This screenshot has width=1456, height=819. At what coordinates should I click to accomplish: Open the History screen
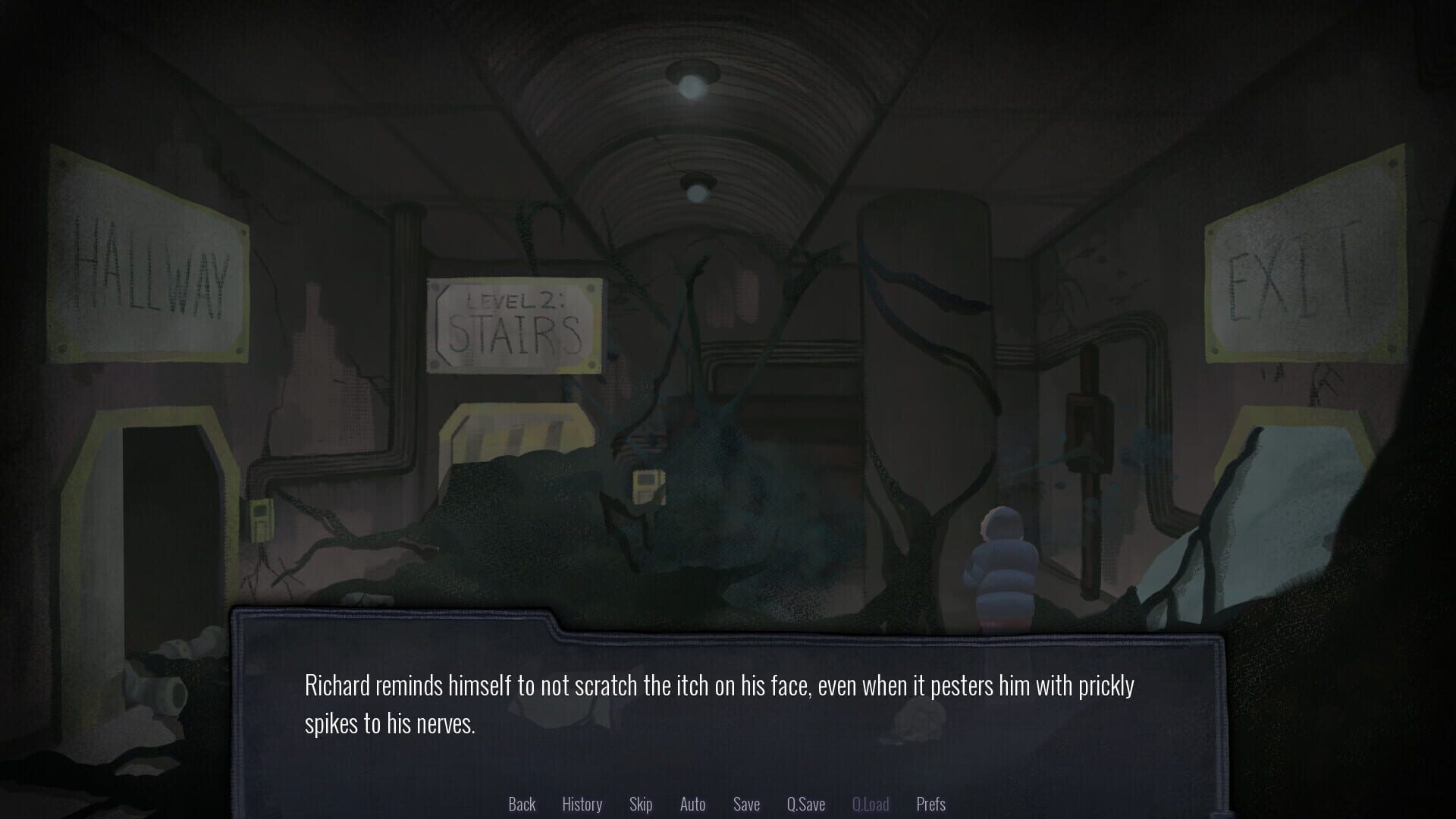pos(582,804)
